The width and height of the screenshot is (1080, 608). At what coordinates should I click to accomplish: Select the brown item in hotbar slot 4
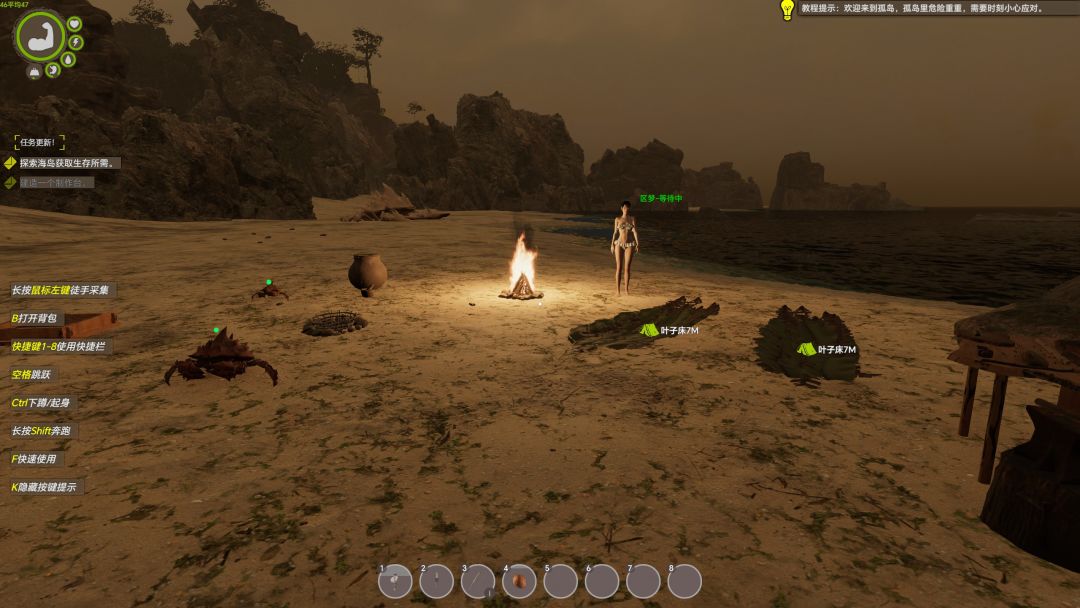(x=519, y=581)
